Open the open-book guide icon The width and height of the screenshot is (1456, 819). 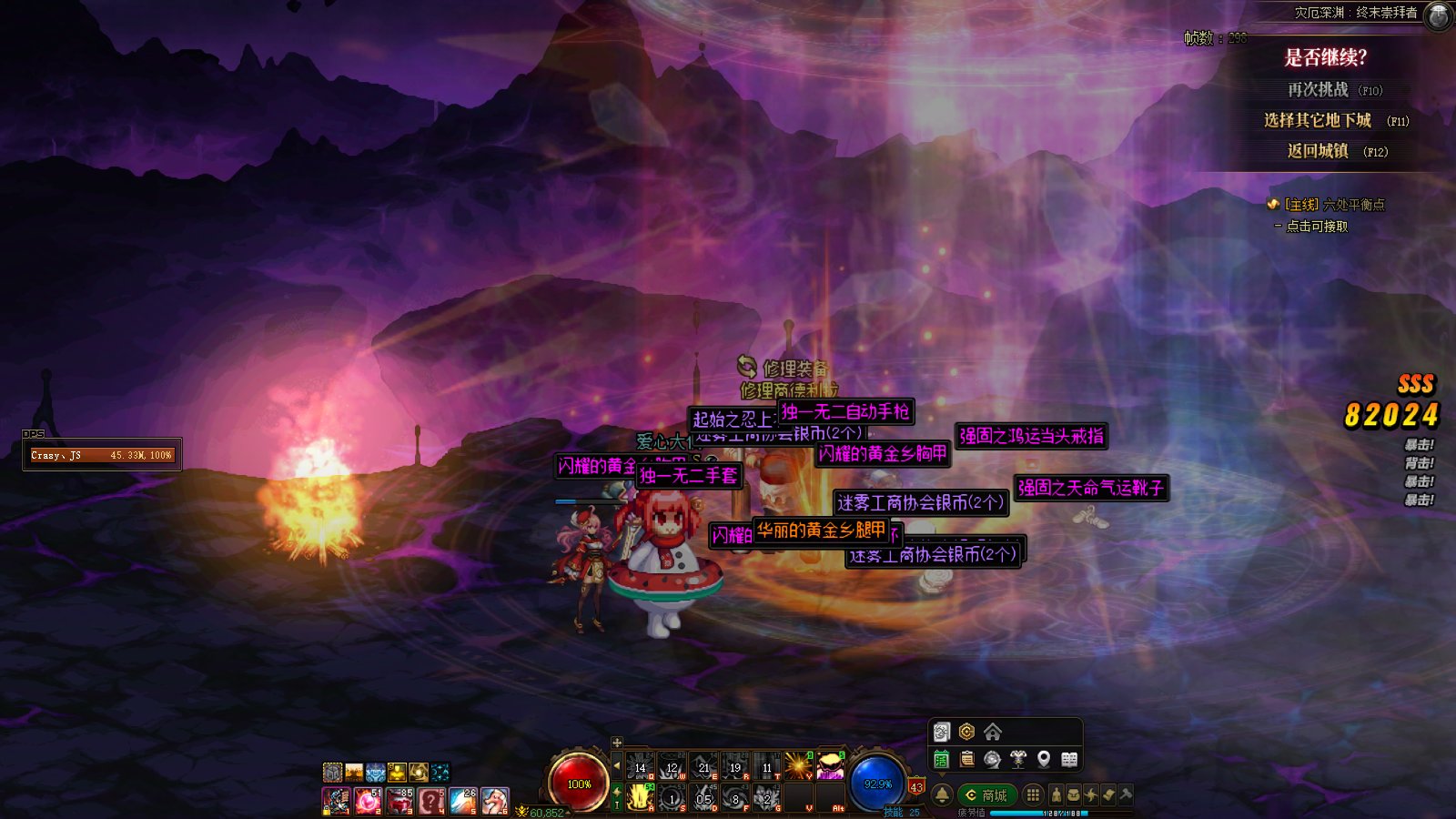[1069, 759]
